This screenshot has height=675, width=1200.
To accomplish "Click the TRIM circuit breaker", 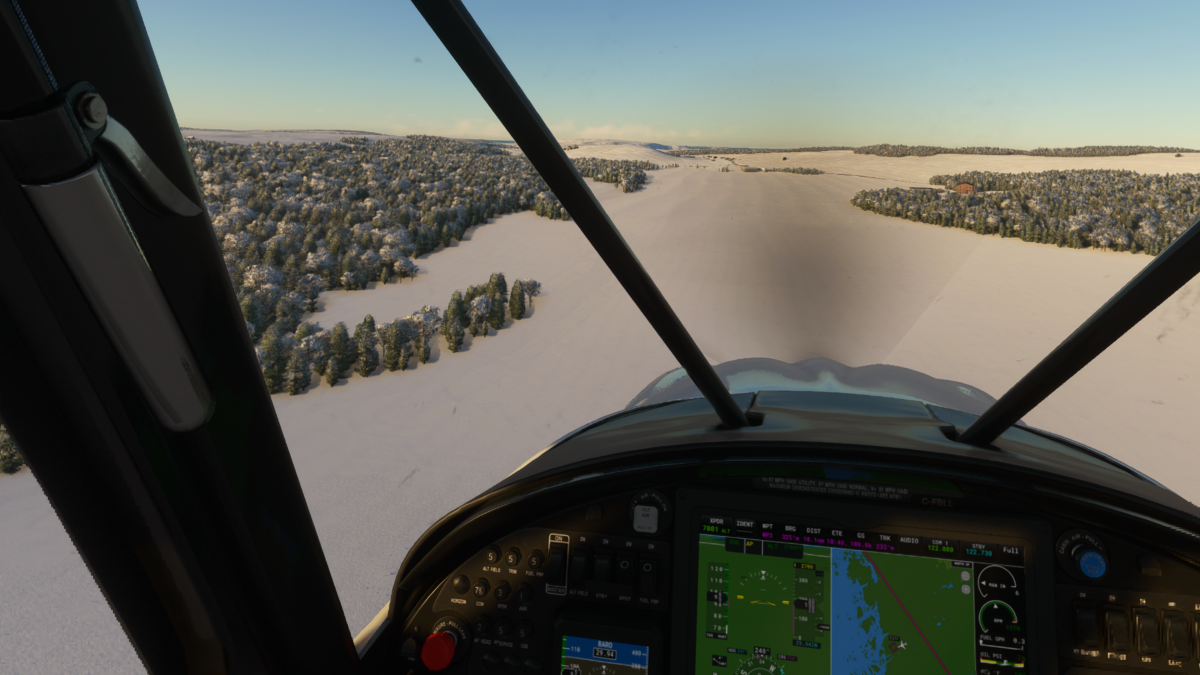I will (513, 558).
